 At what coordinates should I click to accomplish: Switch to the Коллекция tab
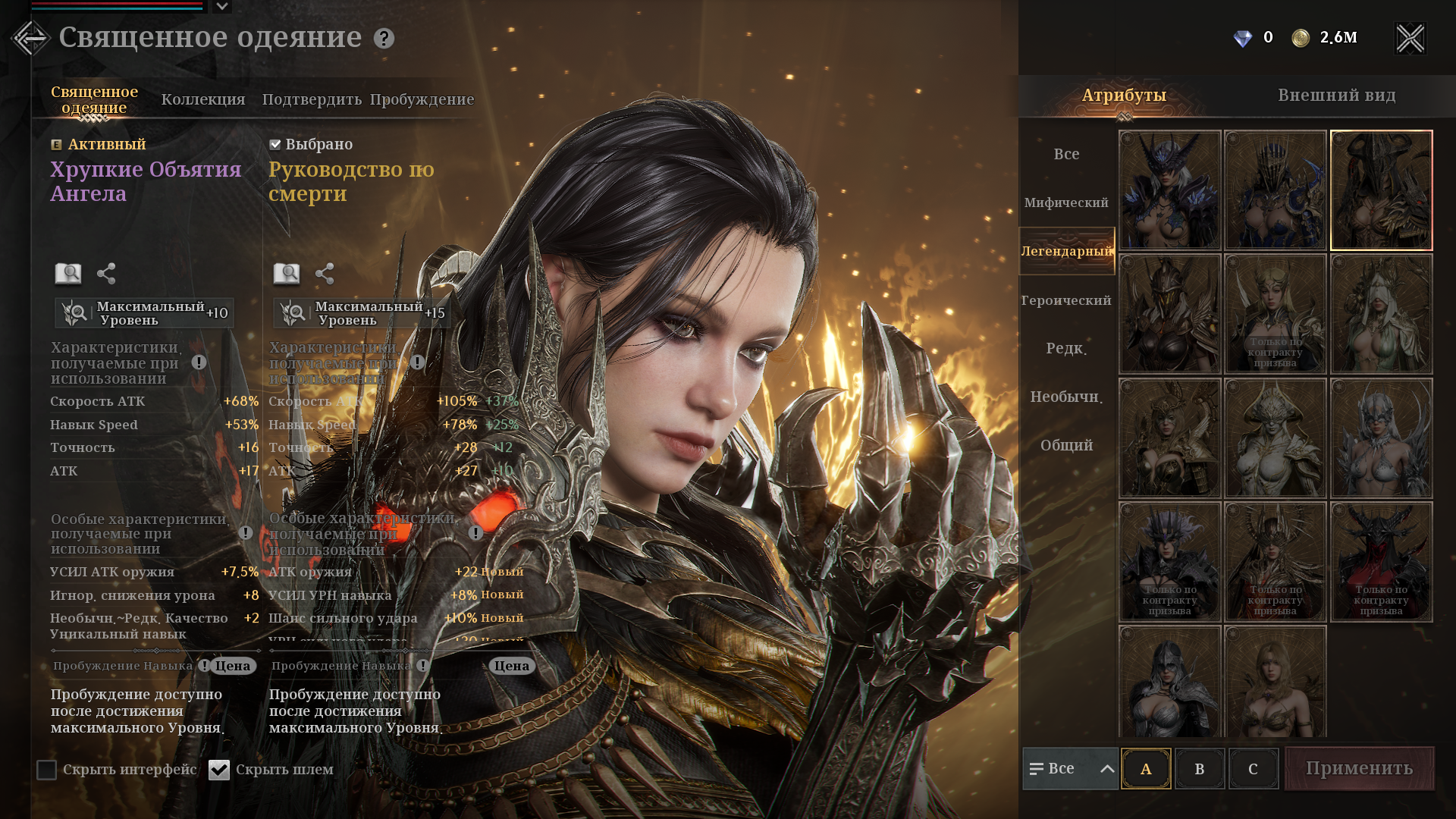click(203, 99)
